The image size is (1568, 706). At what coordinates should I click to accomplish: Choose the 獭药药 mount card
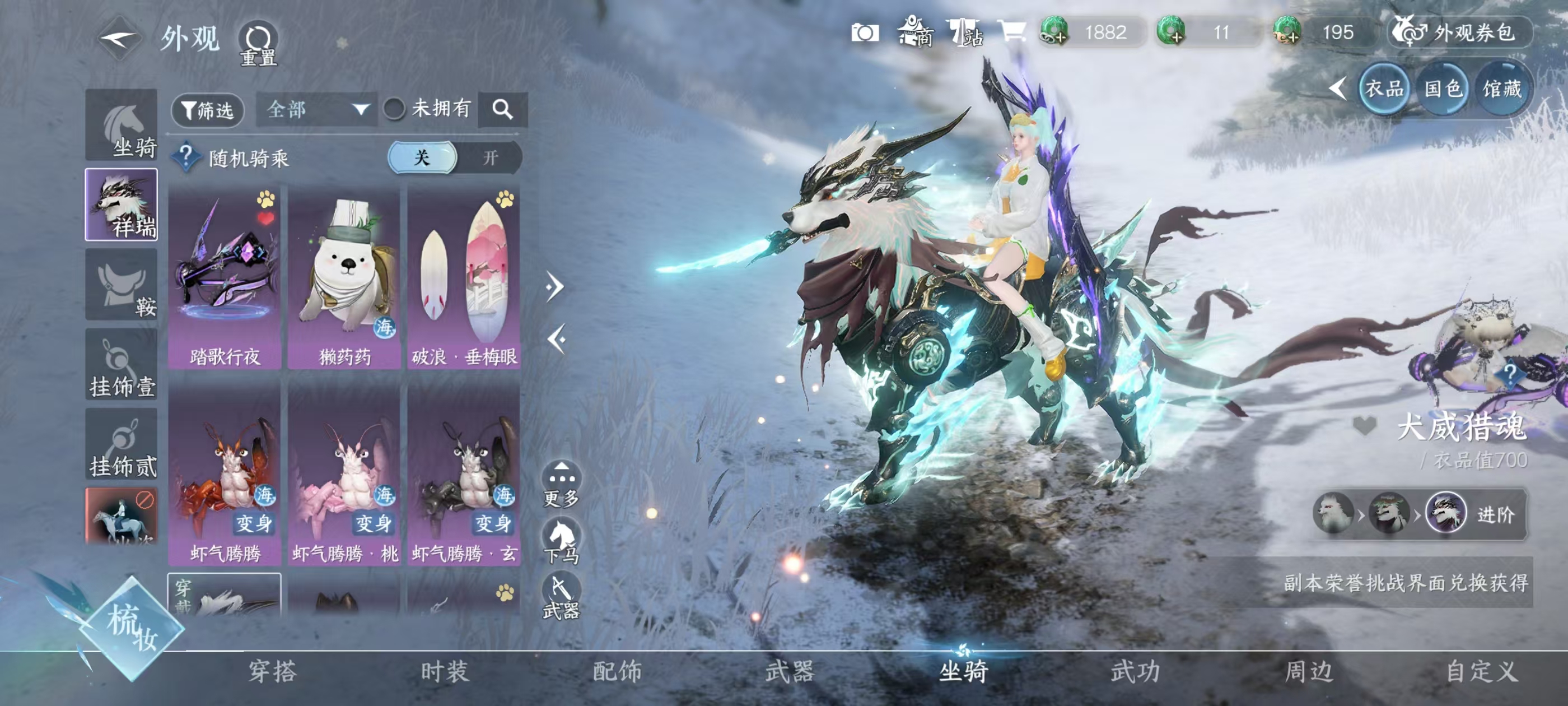tap(344, 278)
